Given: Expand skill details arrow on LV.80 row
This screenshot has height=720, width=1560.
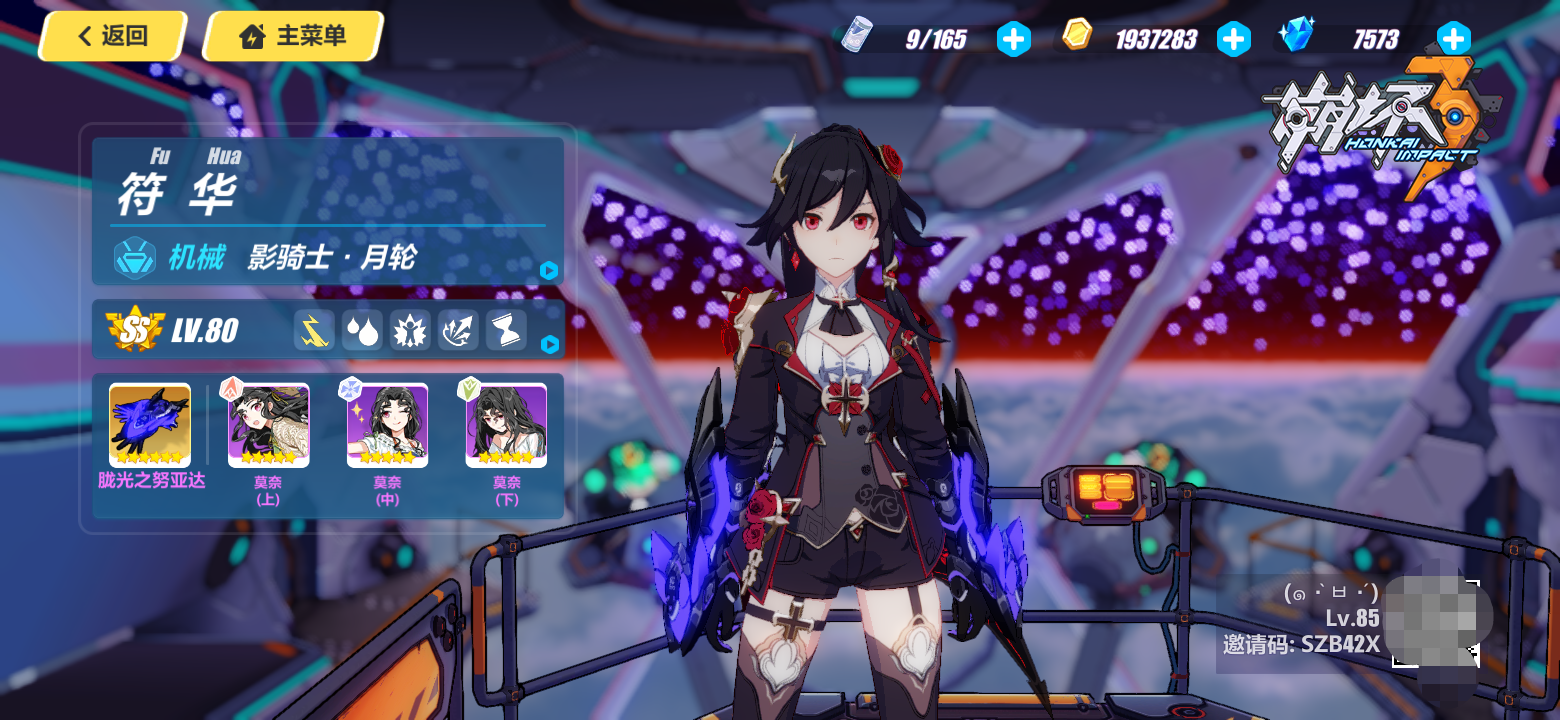Looking at the screenshot, I should 548,345.
